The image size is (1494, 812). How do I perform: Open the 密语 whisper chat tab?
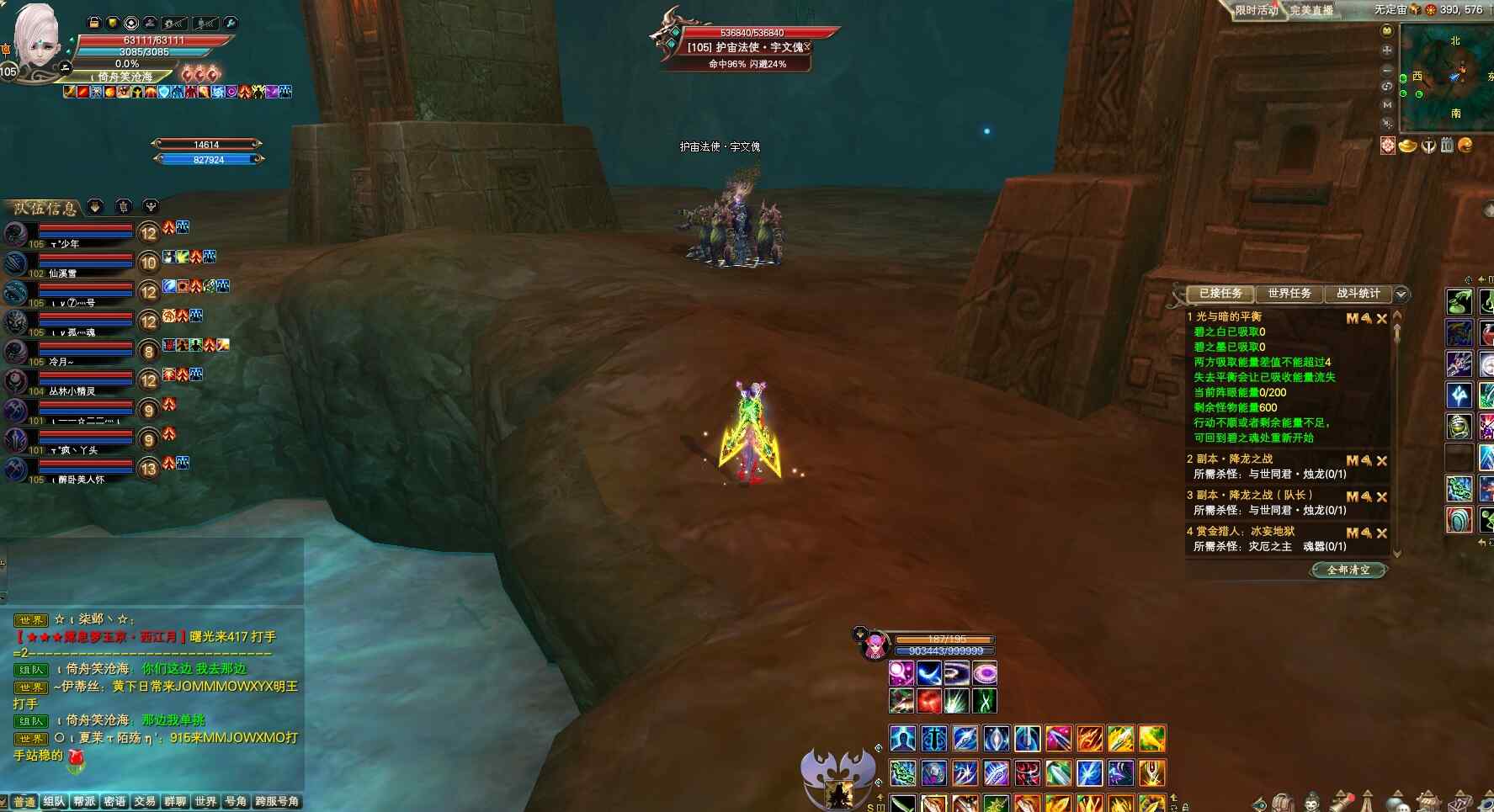114,802
